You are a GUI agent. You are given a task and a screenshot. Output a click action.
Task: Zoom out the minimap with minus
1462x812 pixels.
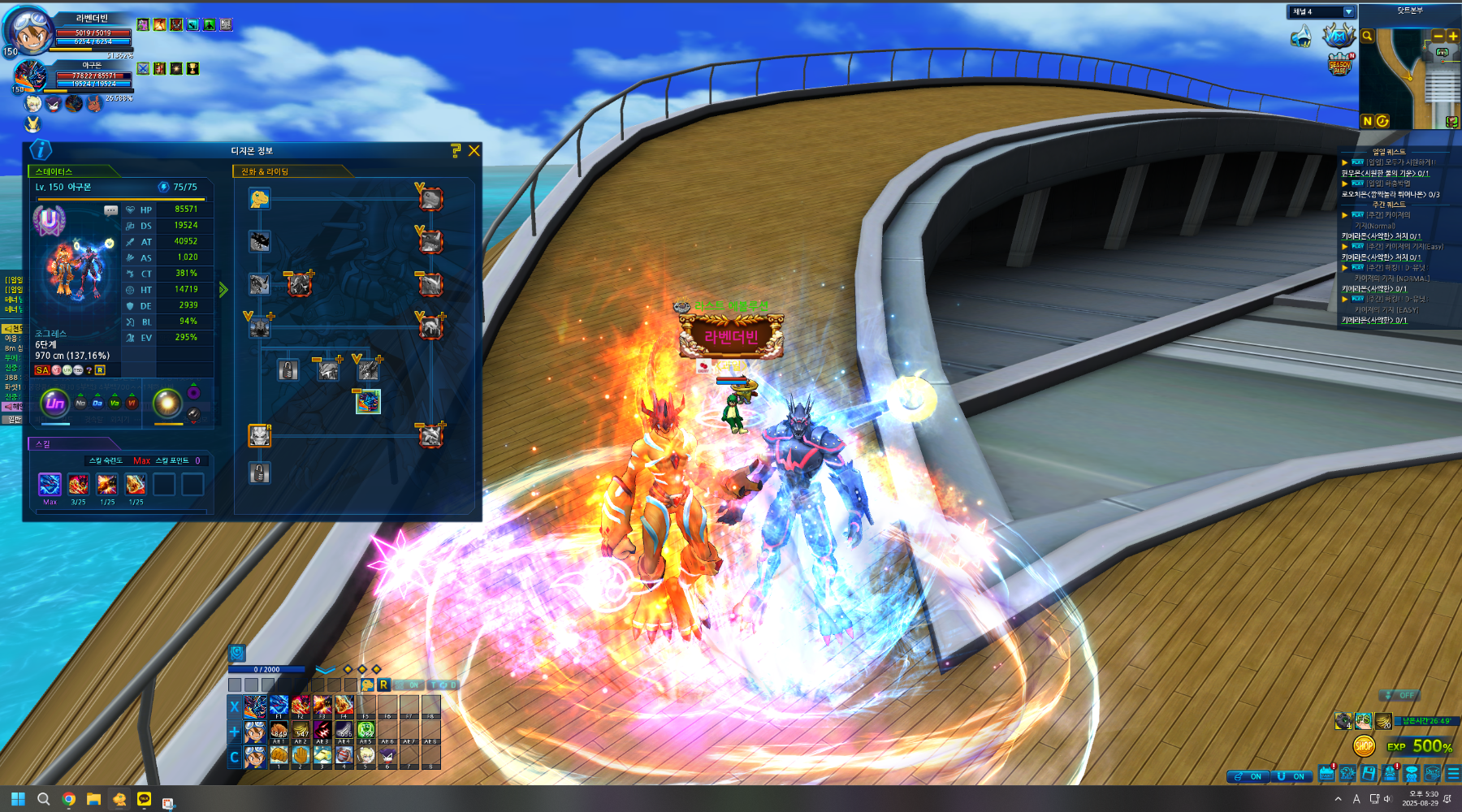coord(1438,36)
